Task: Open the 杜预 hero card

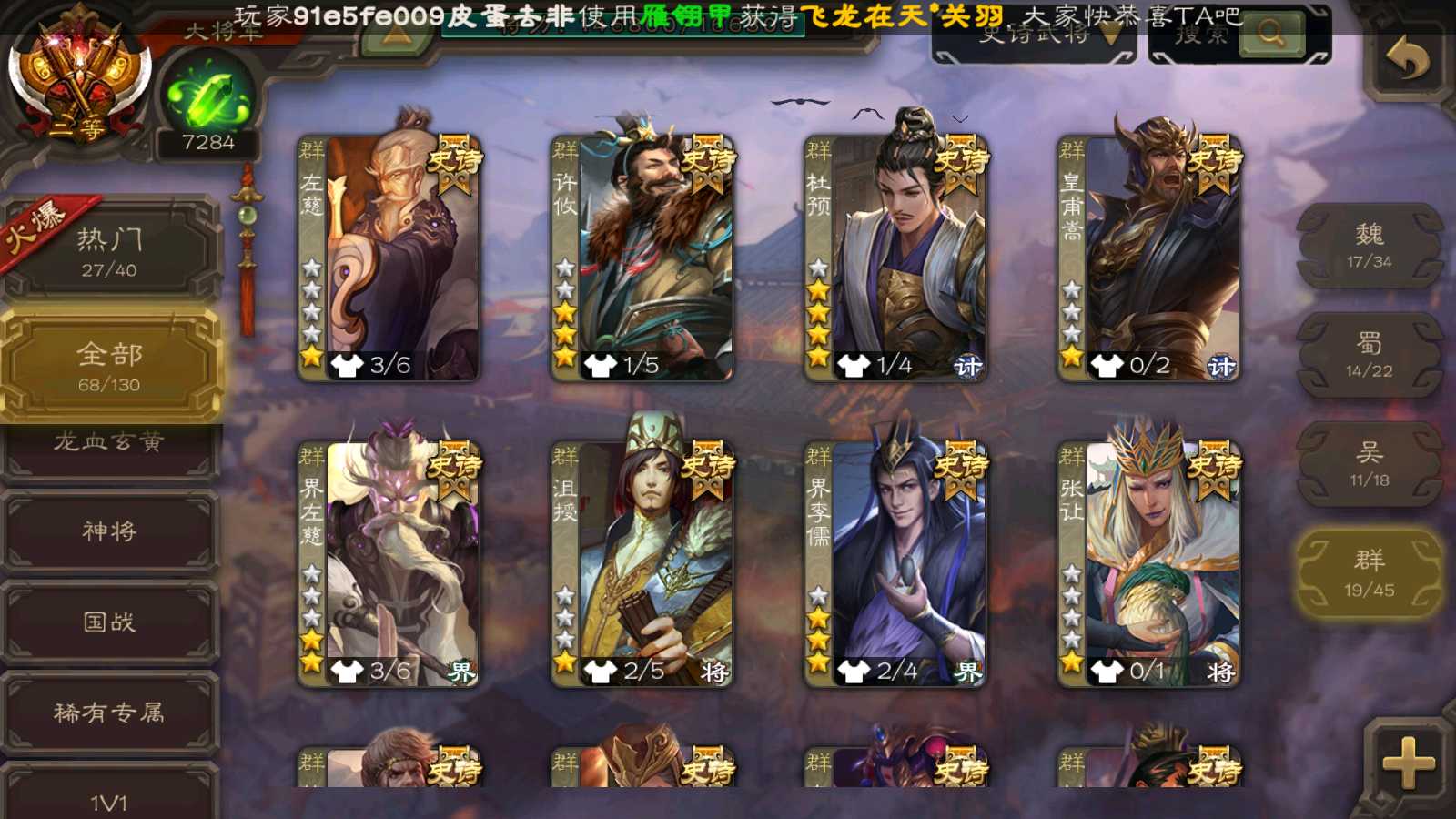Action: pos(895,258)
